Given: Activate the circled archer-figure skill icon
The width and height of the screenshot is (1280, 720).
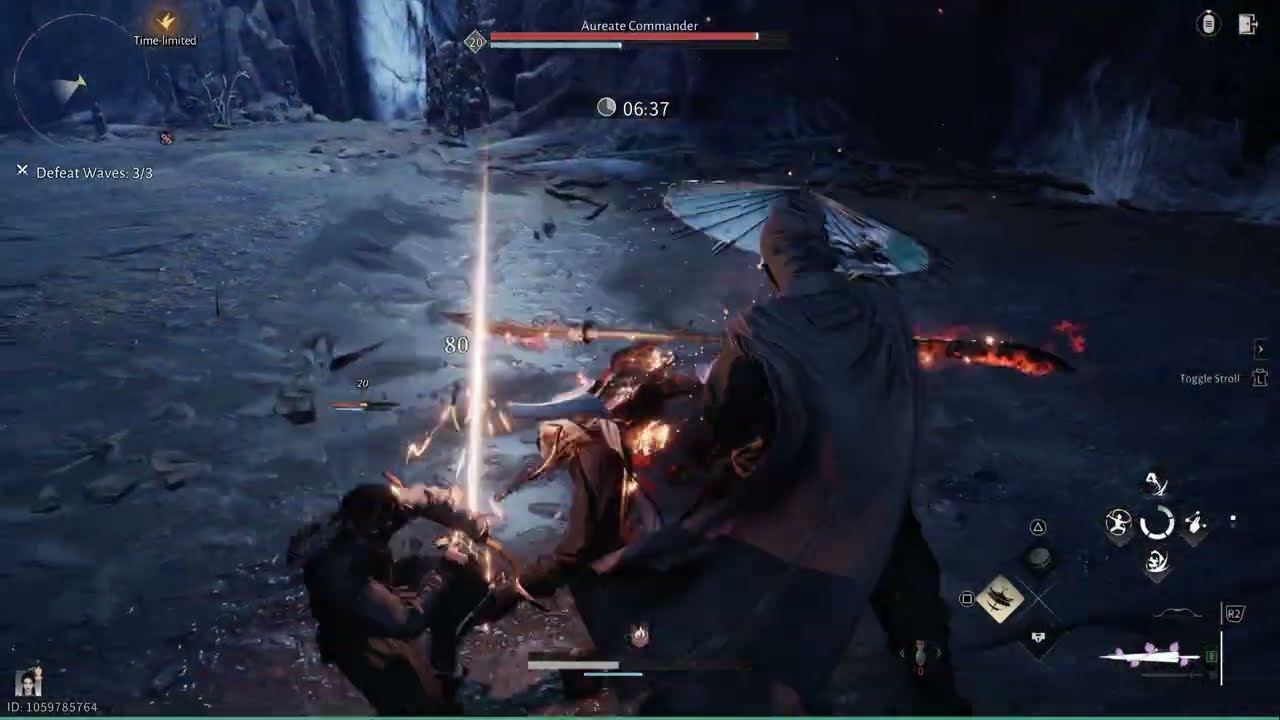Looking at the screenshot, I should point(1118,523).
